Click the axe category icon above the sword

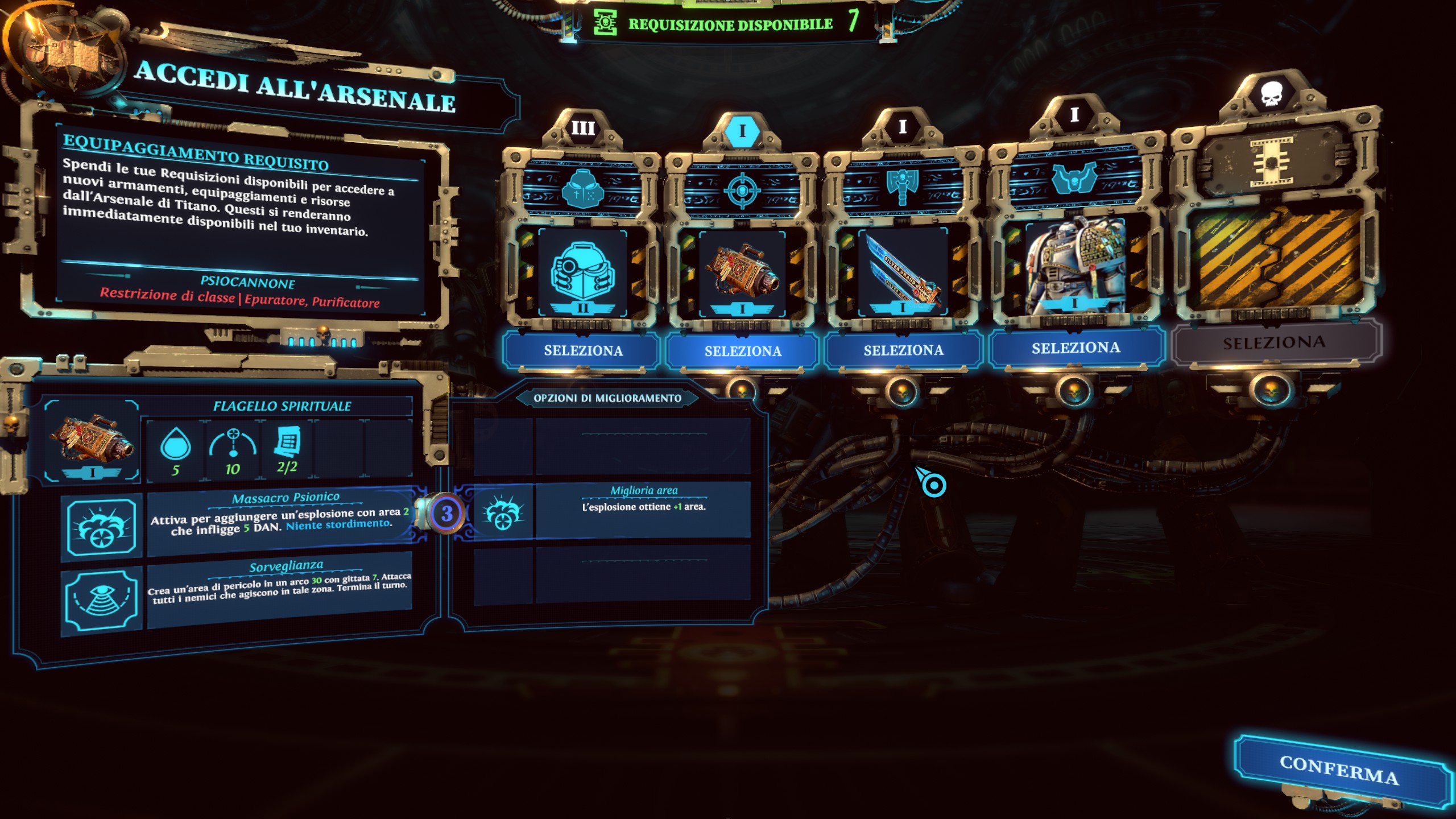point(902,186)
